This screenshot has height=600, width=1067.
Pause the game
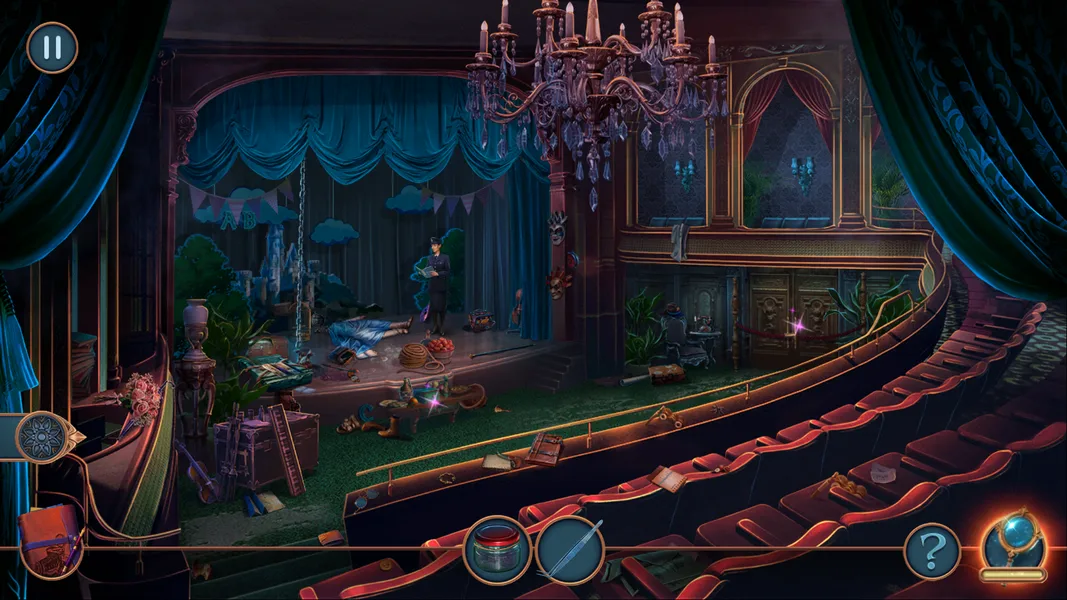click(x=52, y=47)
